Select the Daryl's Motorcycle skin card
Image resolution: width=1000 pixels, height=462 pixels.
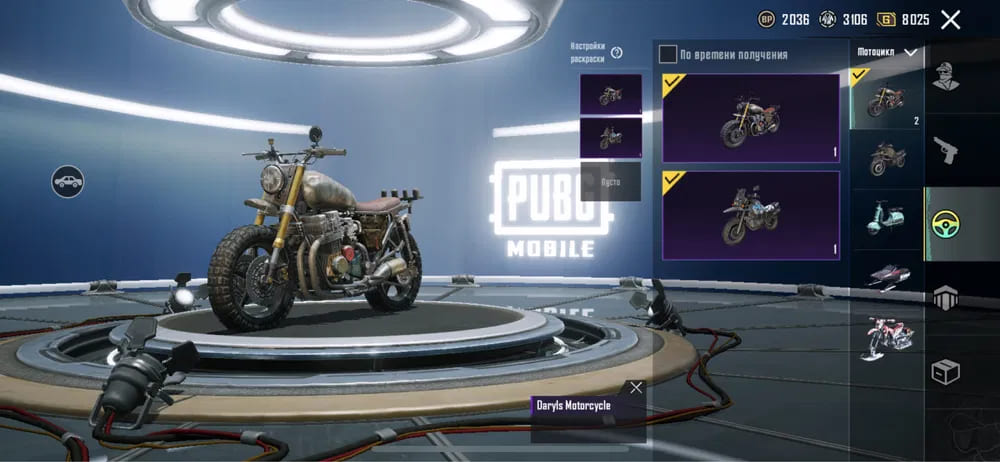(750, 118)
